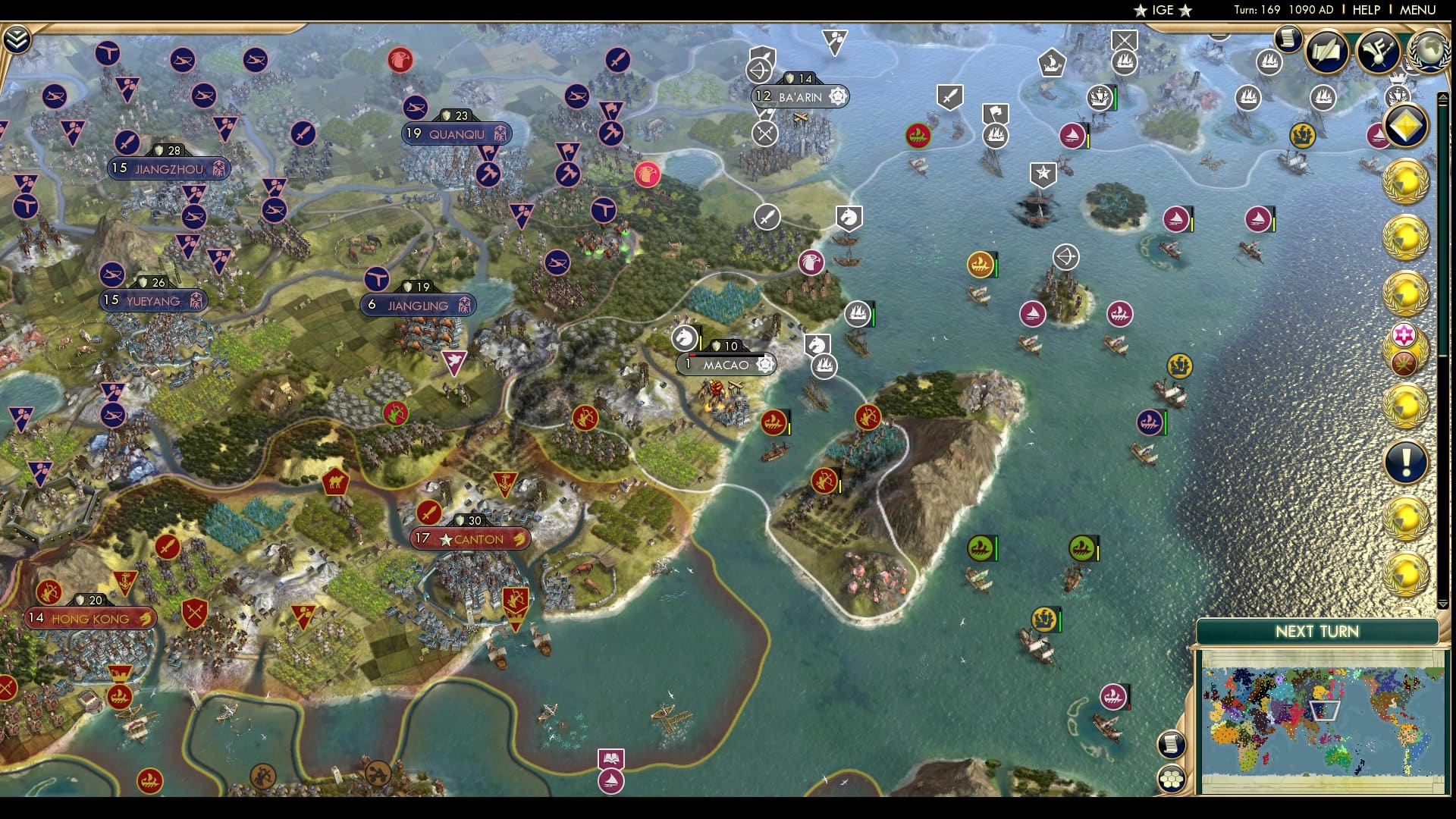Open the game log beside the minimap
This screenshot has height=819, width=1456.
(x=1172, y=744)
